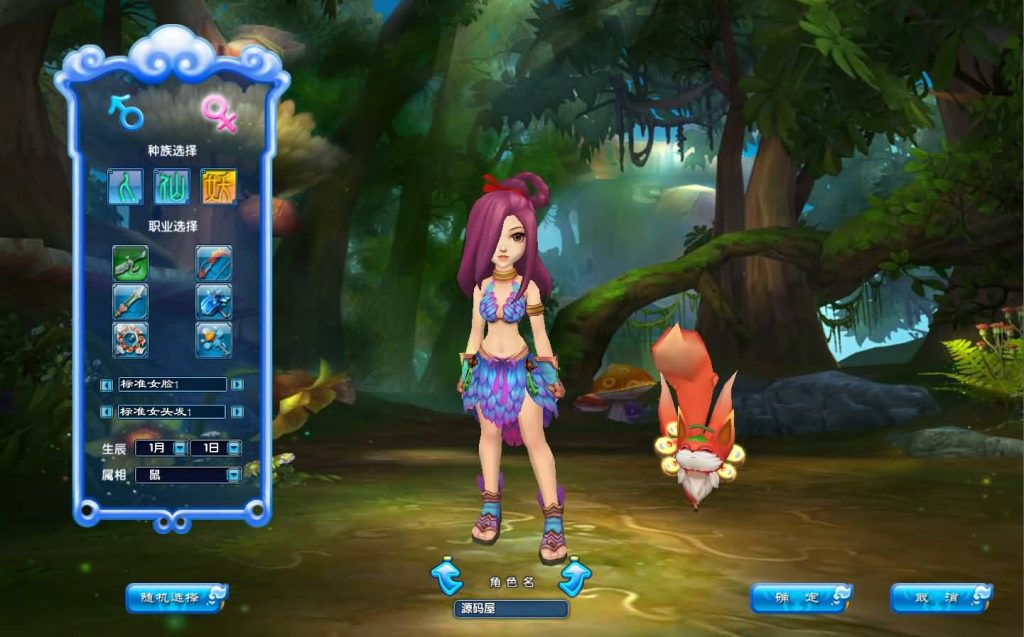The width and height of the screenshot is (1024, 637).
Task: Click the 随机选择 random selection button
Action: tap(176, 598)
